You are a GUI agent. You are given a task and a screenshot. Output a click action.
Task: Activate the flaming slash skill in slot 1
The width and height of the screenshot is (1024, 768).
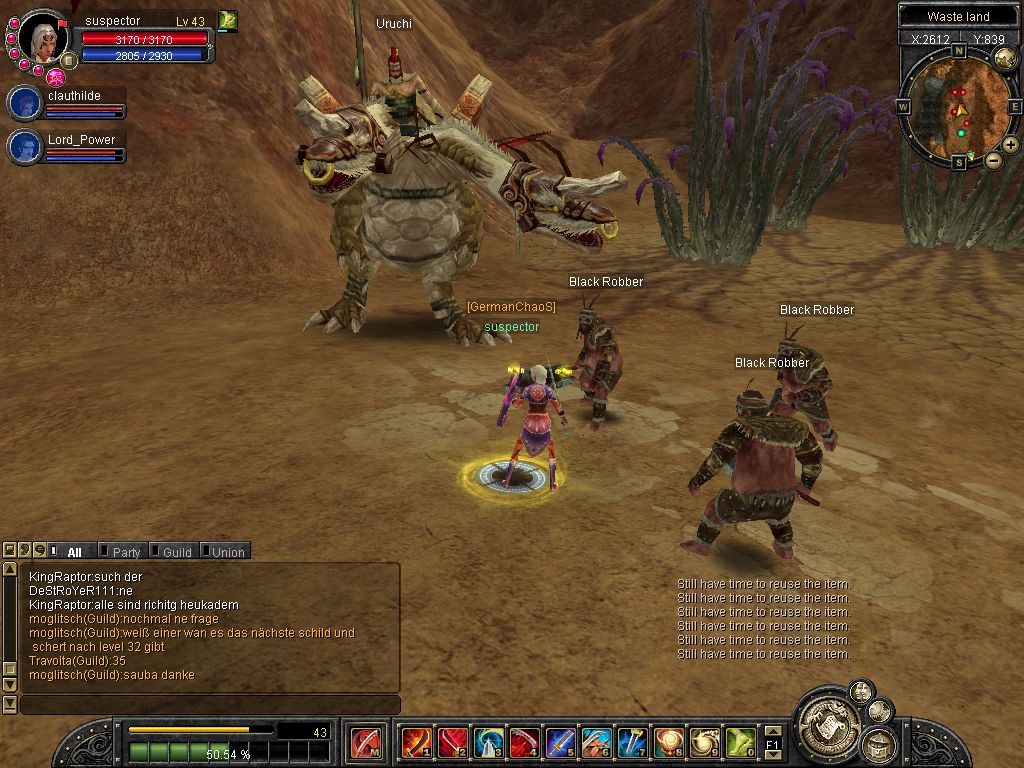416,743
